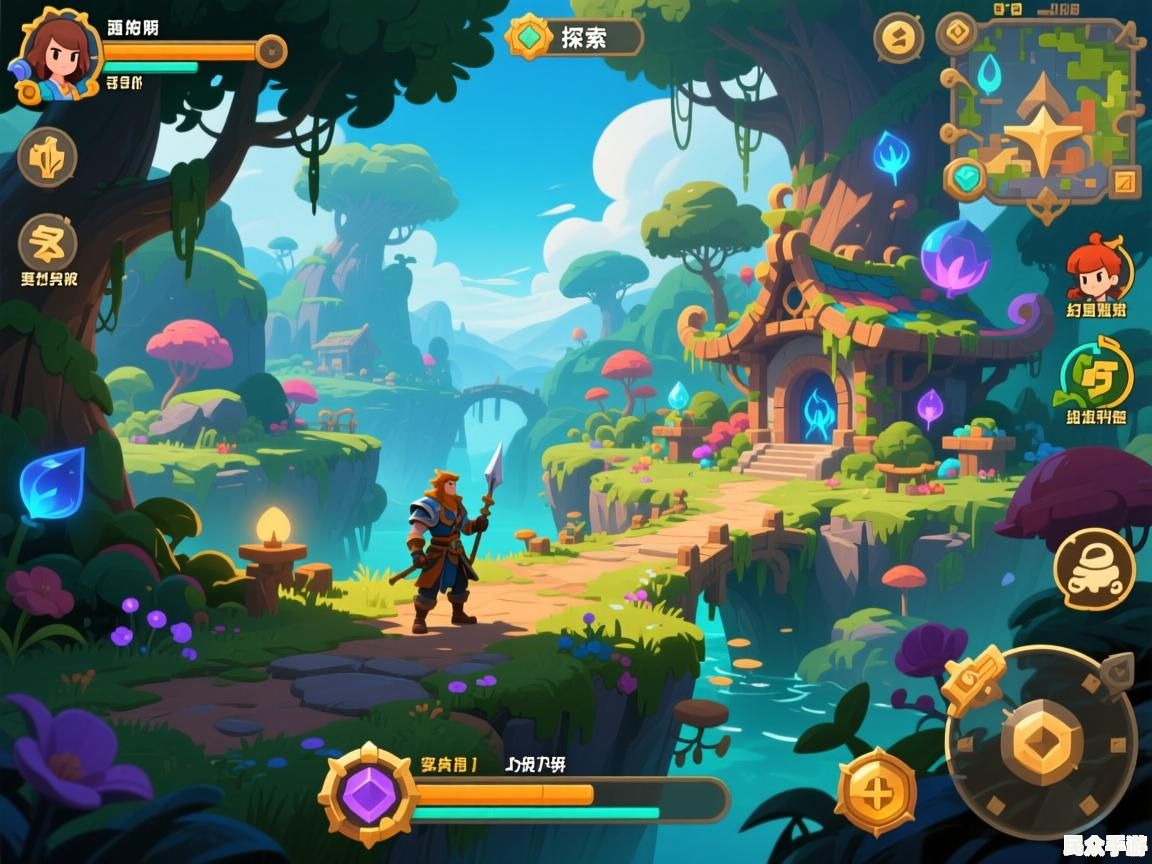The width and height of the screenshot is (1152, 864).
Task: Tap the gold hexagon center of the joystick
Action: [x=1047, y=741]
